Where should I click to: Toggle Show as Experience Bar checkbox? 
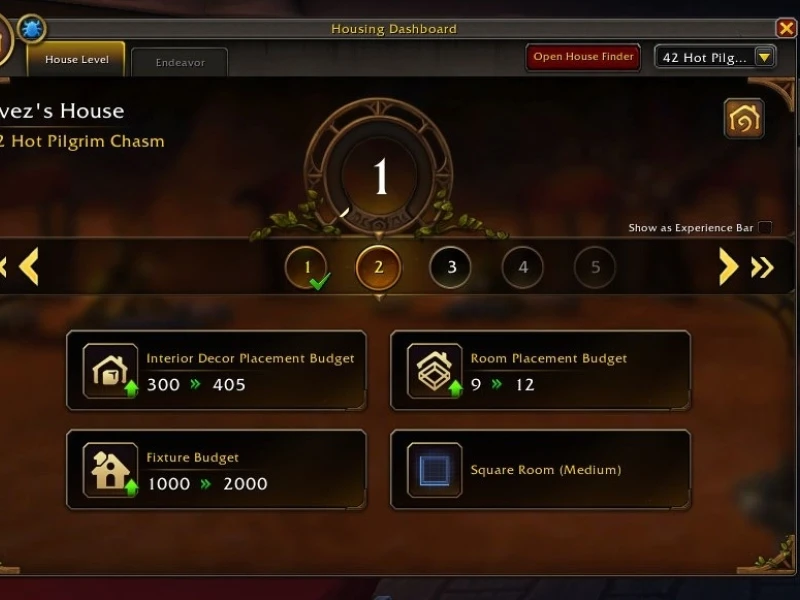pyautogui.click(x=765, y=228)
